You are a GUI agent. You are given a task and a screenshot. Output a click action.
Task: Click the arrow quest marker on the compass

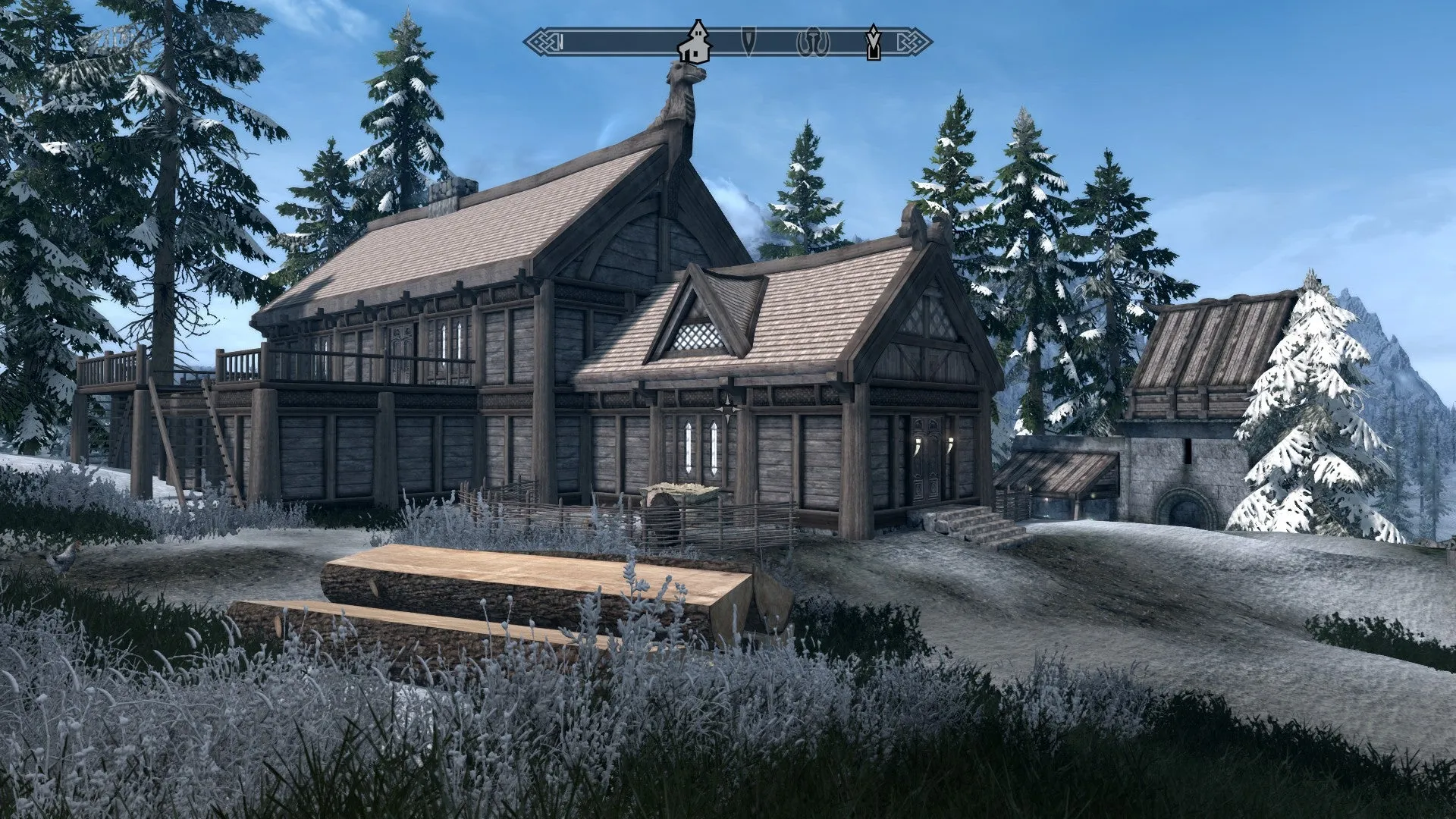(x=874, y=42)
